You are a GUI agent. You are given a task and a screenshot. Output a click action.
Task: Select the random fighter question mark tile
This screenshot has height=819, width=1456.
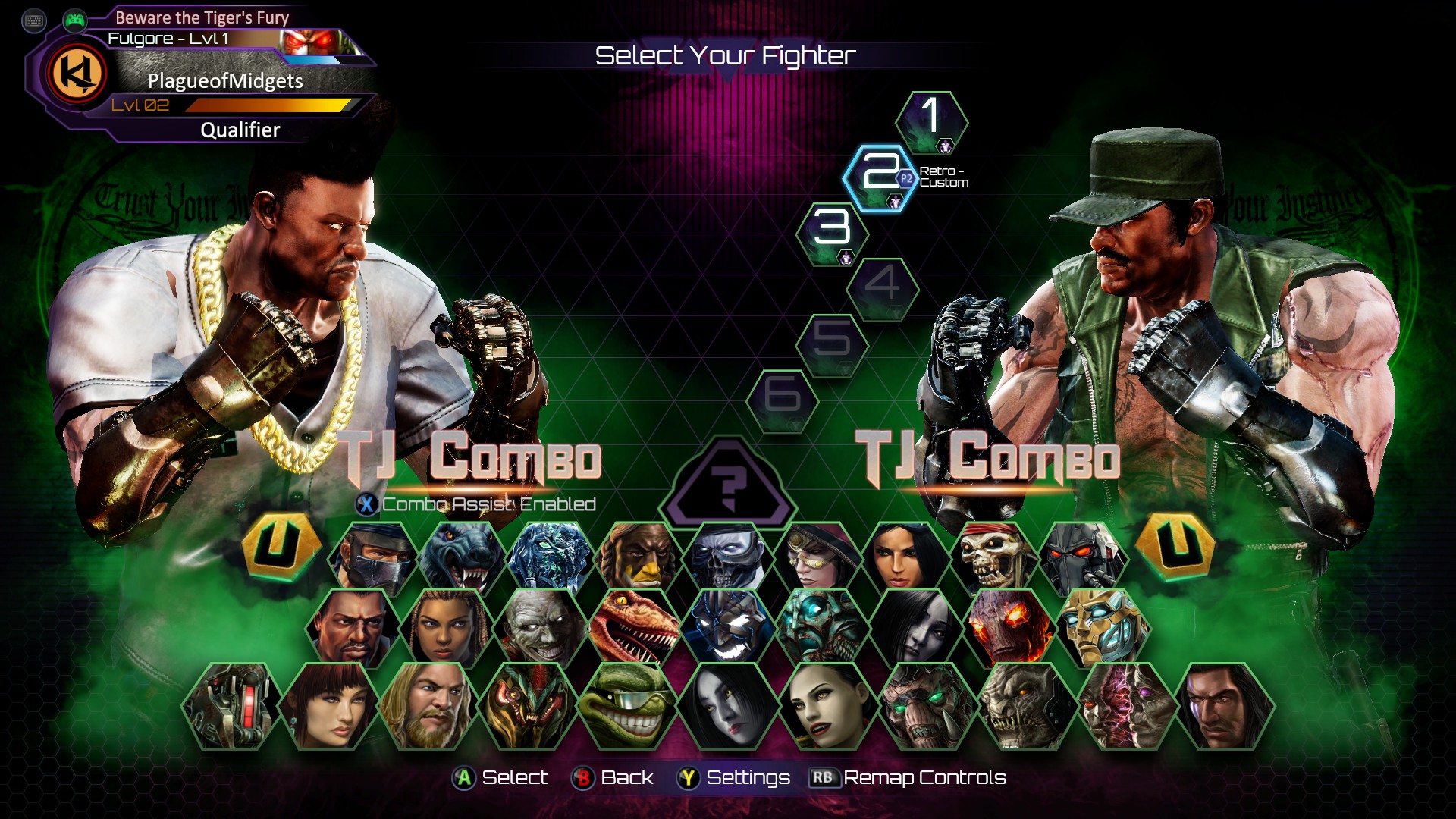pos(728,485)
